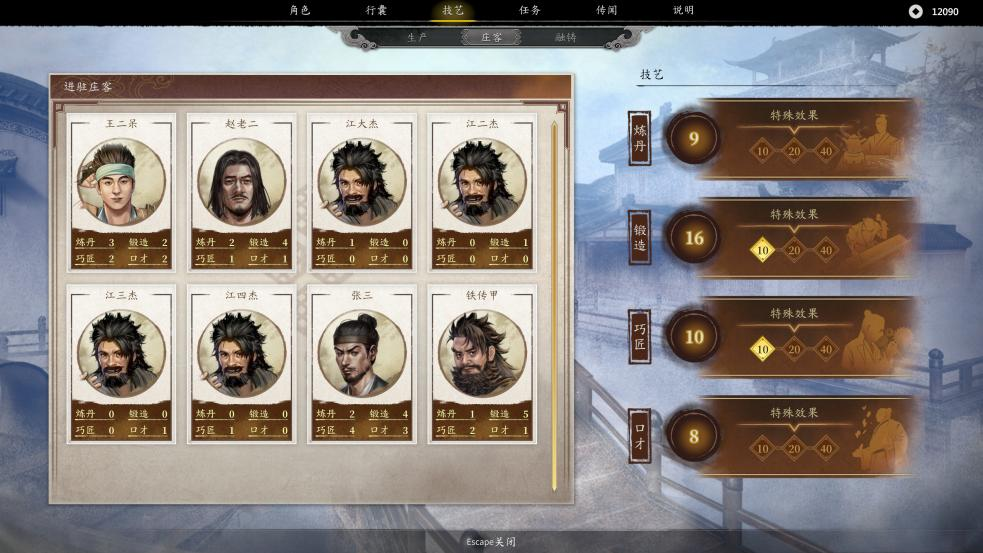Click the 锻造 level 10 effect diamond
This screenshot has height=553, width=983.
tap(763, 249)
